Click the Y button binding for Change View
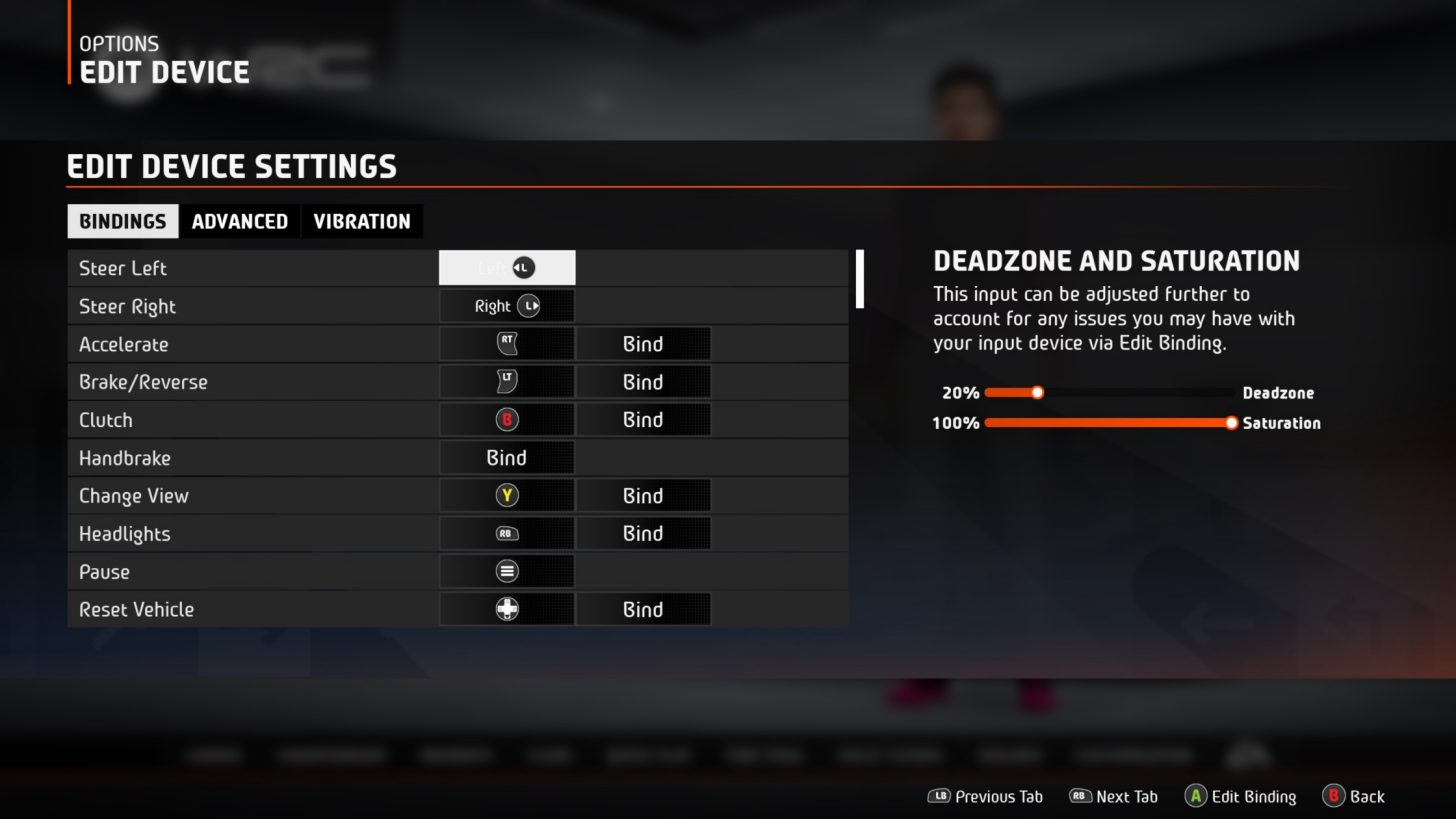 [506, 495]
